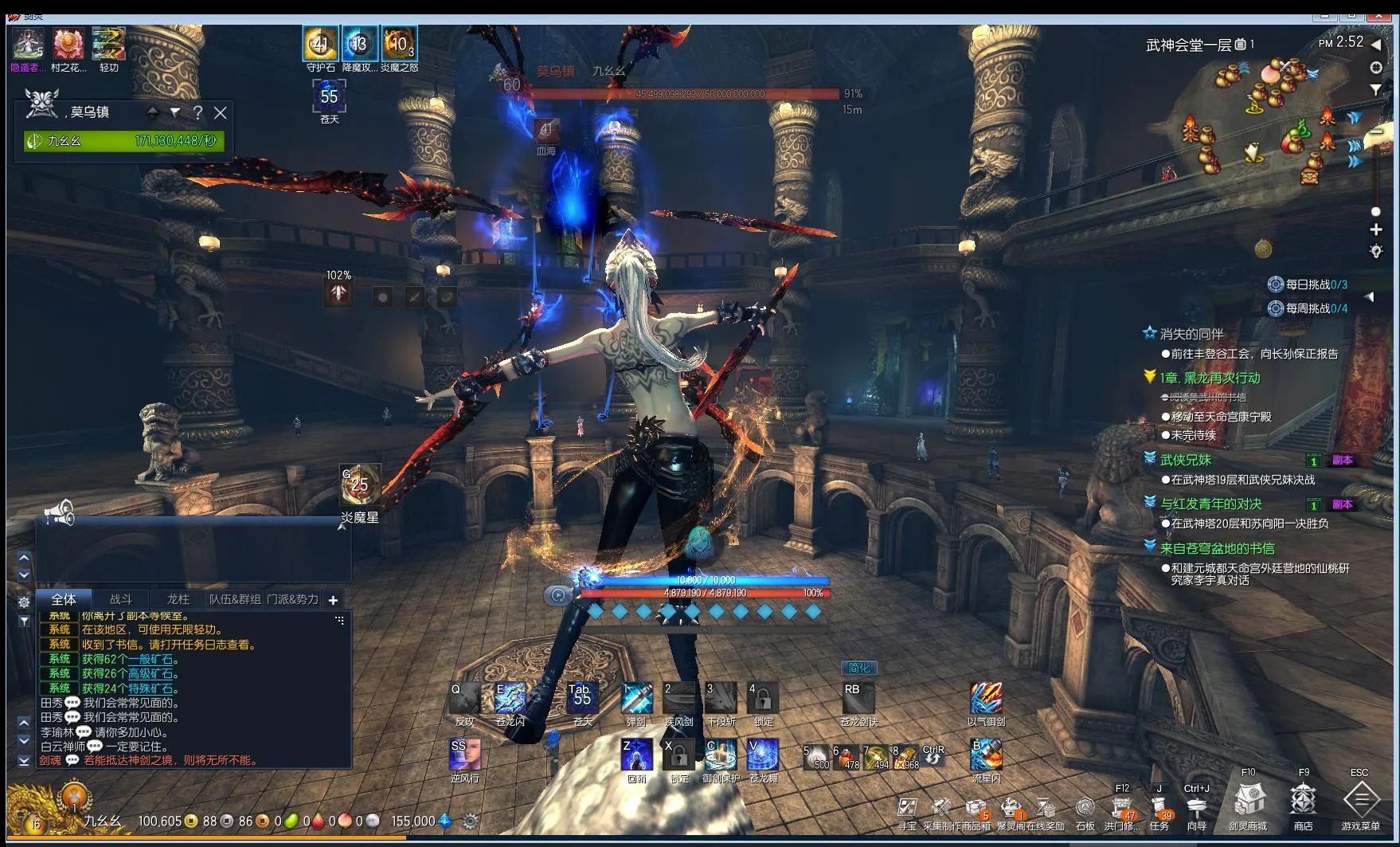Activate the 苍龙舞 skill
1400x847 pixels.
[763, 755]
